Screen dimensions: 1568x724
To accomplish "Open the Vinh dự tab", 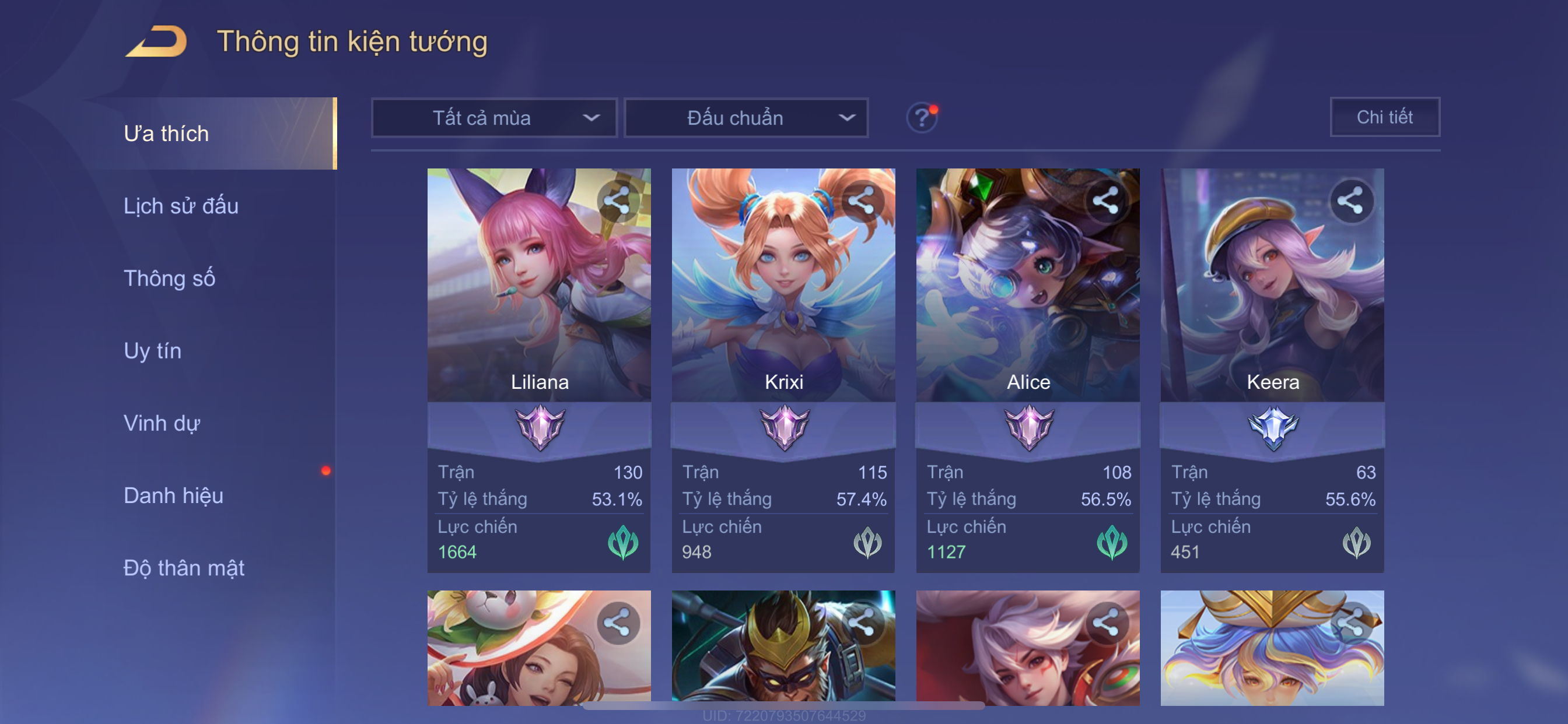I will point(162,423).
